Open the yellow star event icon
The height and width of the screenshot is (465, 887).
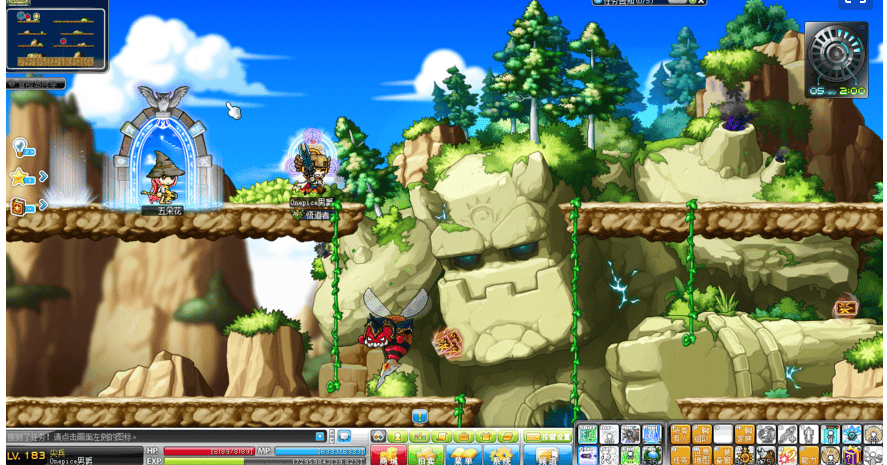click(19, 177)
